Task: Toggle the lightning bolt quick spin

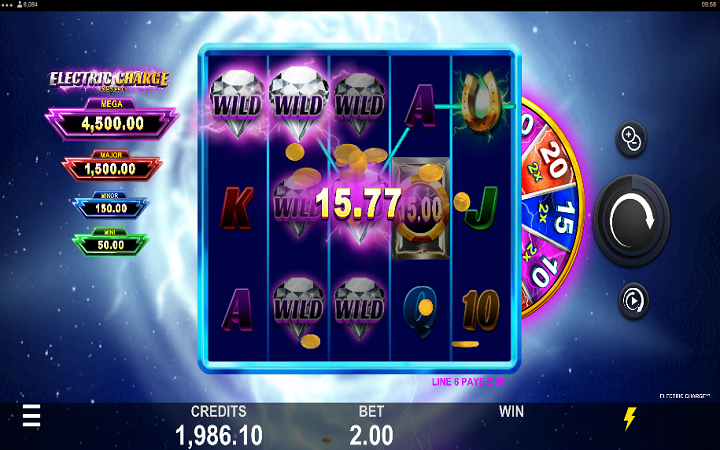Action: (630, 419)
